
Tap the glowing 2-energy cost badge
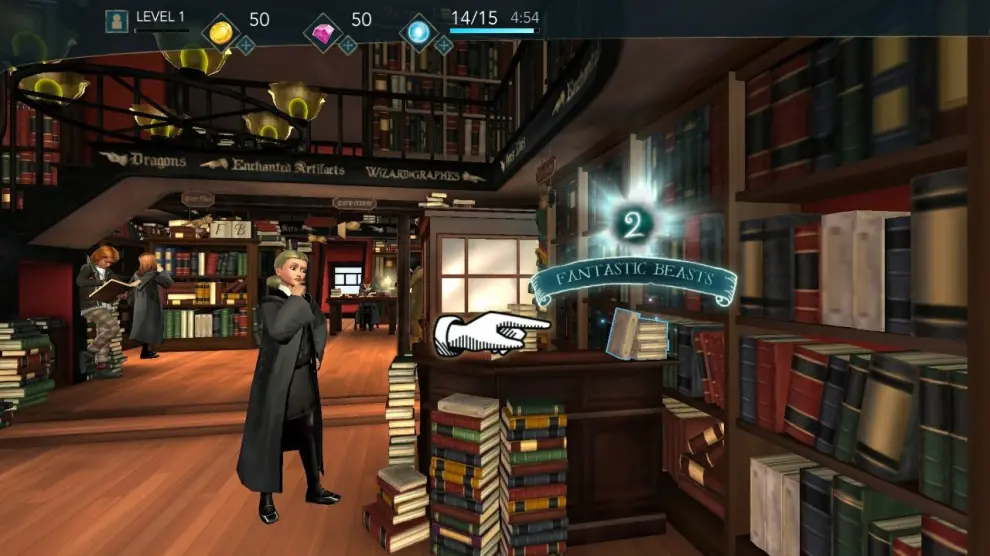pyautogui.click(x=631, y=222)
